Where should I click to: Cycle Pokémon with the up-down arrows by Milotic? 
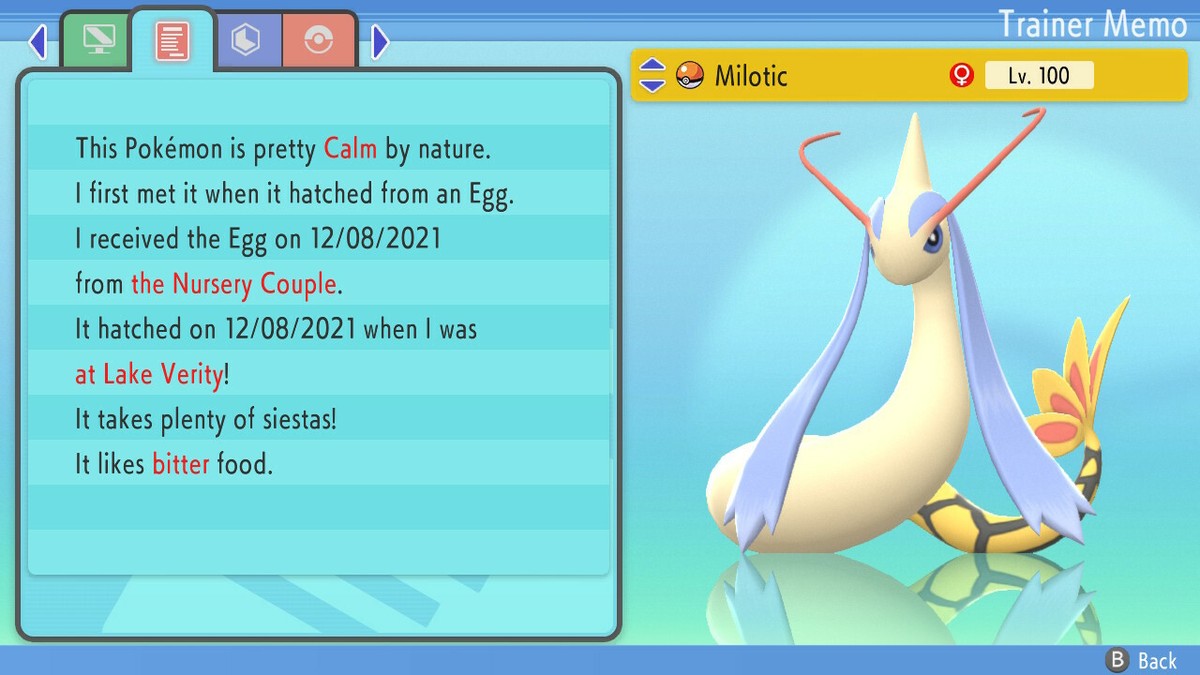coord(652,75)
